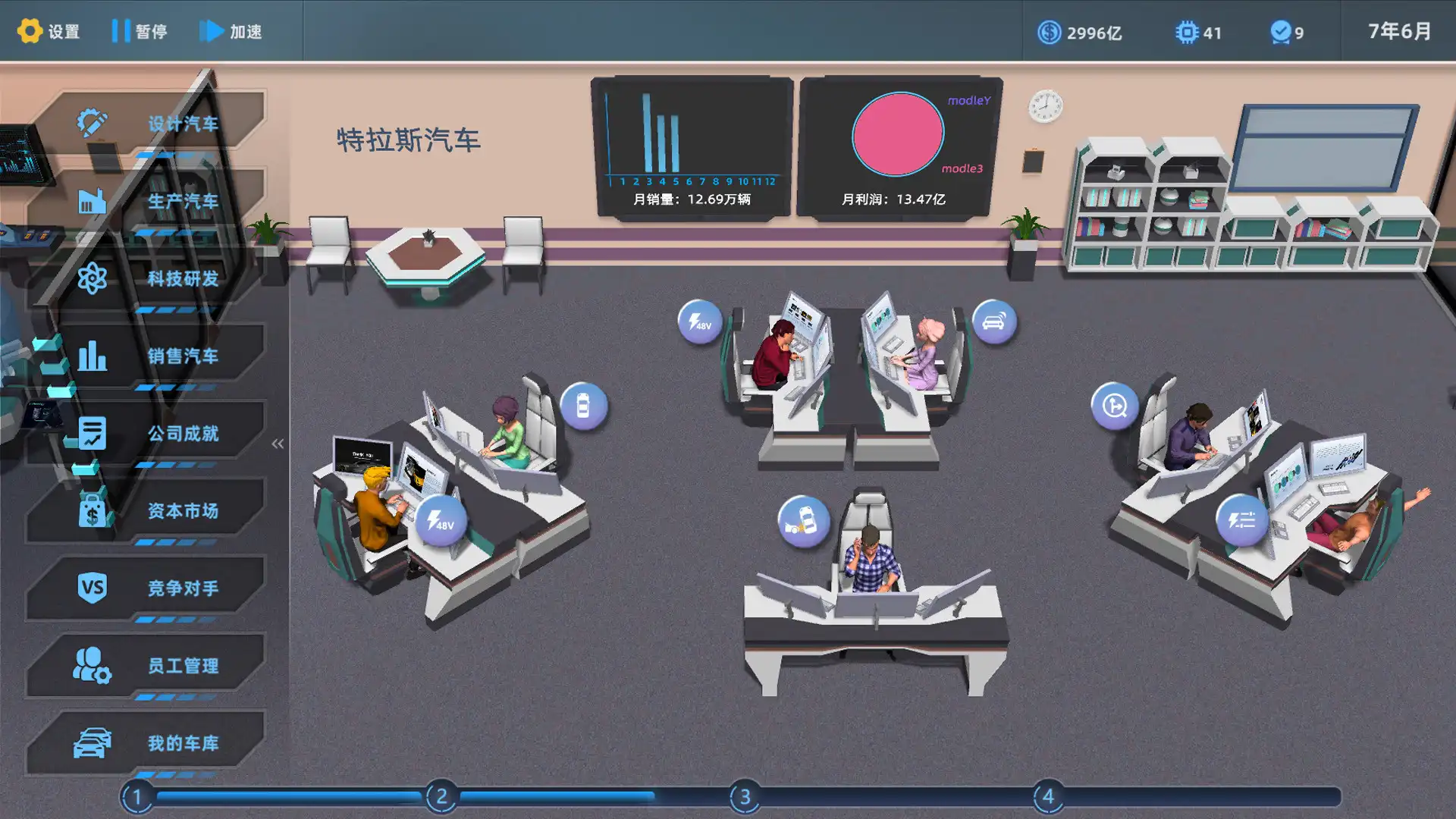1456x819 pixels.
Task: Click the 销售汽车 sales chart icon
Action: pos(91,356)
